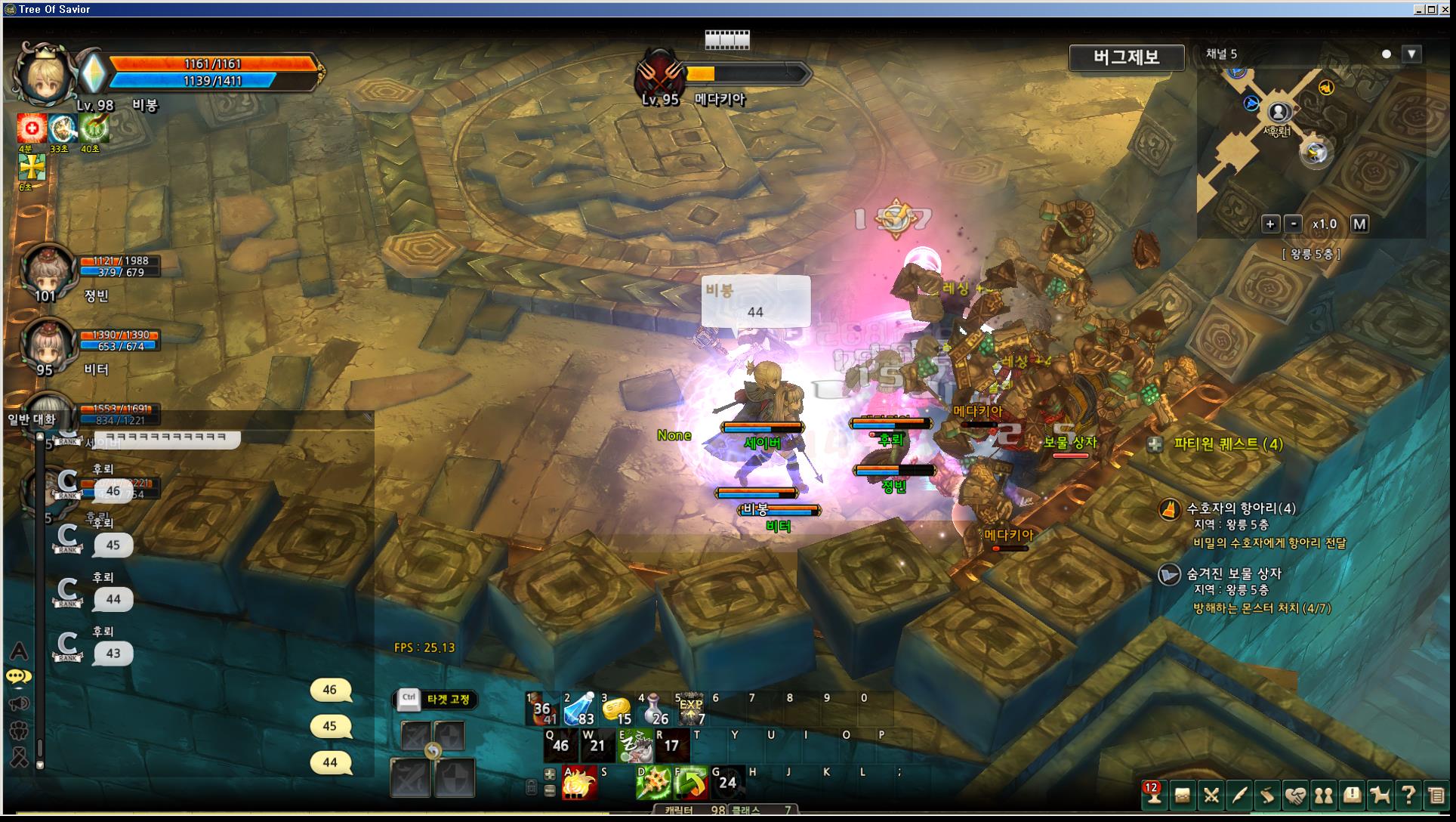Zoom in the minimap with plus button

(x=1270, y=224)
